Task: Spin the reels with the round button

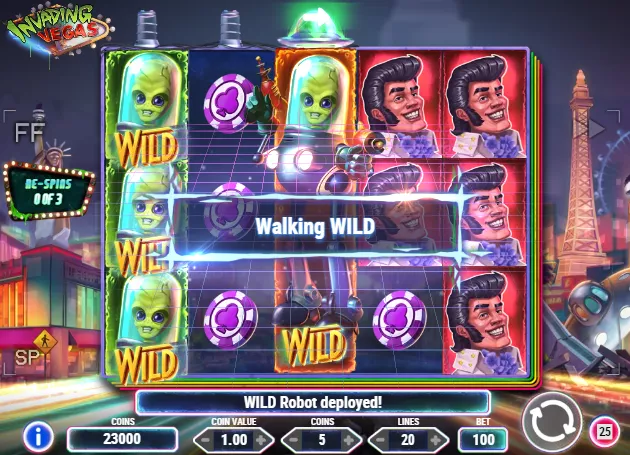Action: (x=551, y=421)
